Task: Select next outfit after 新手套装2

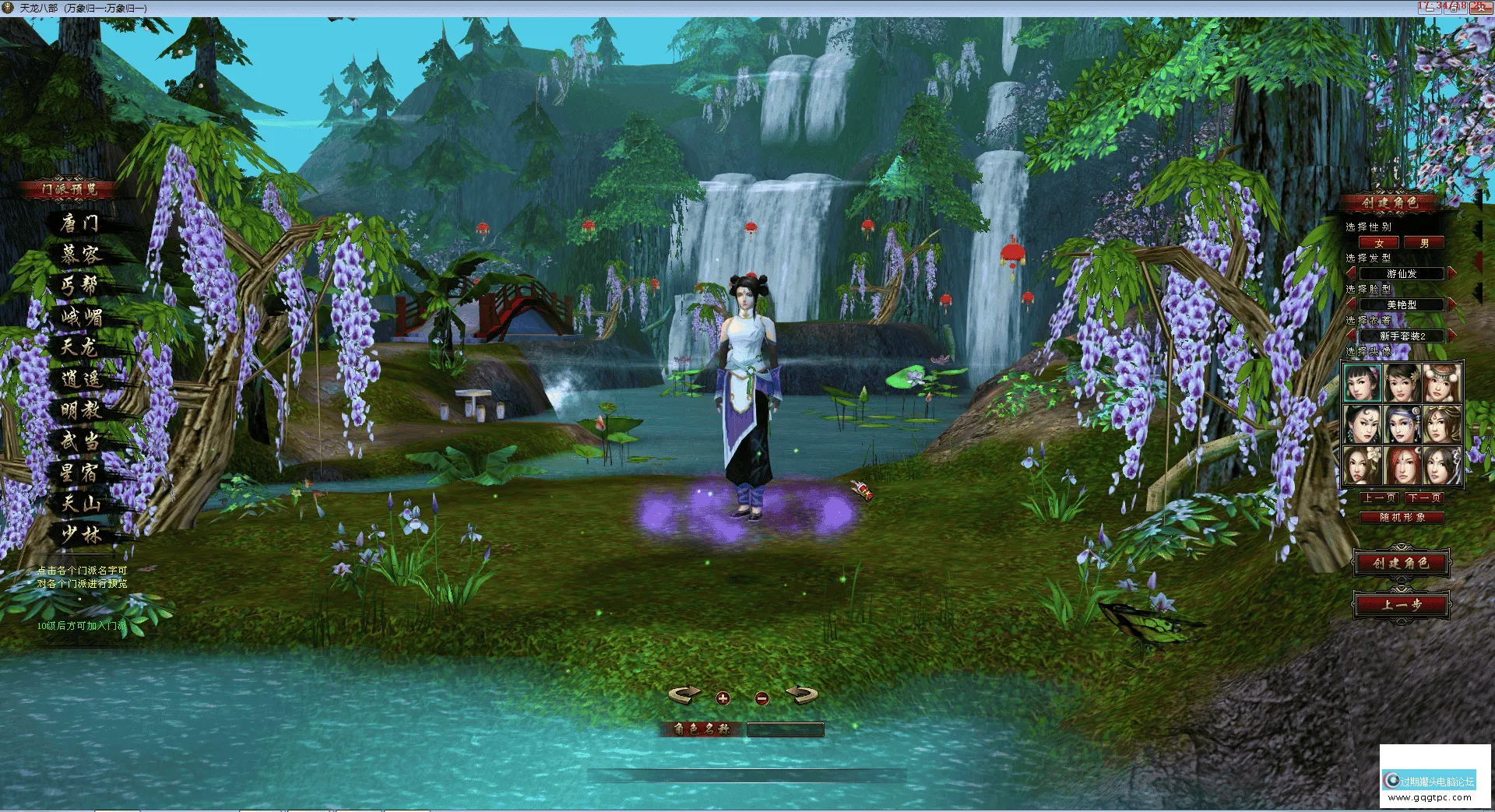Action: (1451, 336)
